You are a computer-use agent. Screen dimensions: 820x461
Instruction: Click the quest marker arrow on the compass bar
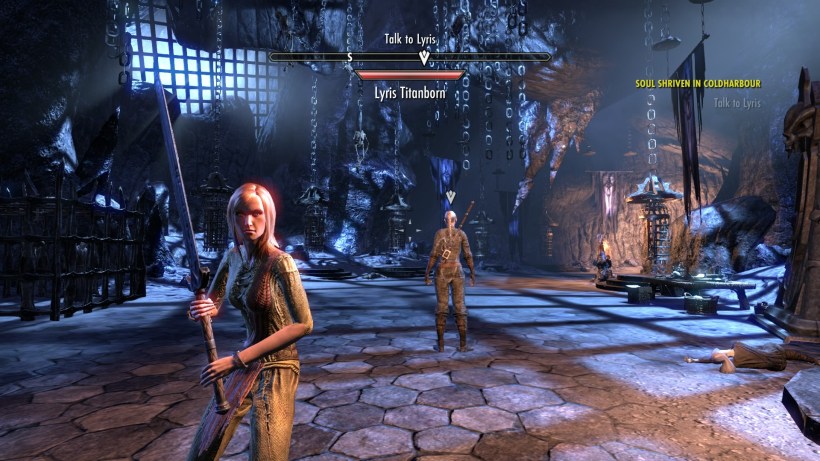pos(423,58)
